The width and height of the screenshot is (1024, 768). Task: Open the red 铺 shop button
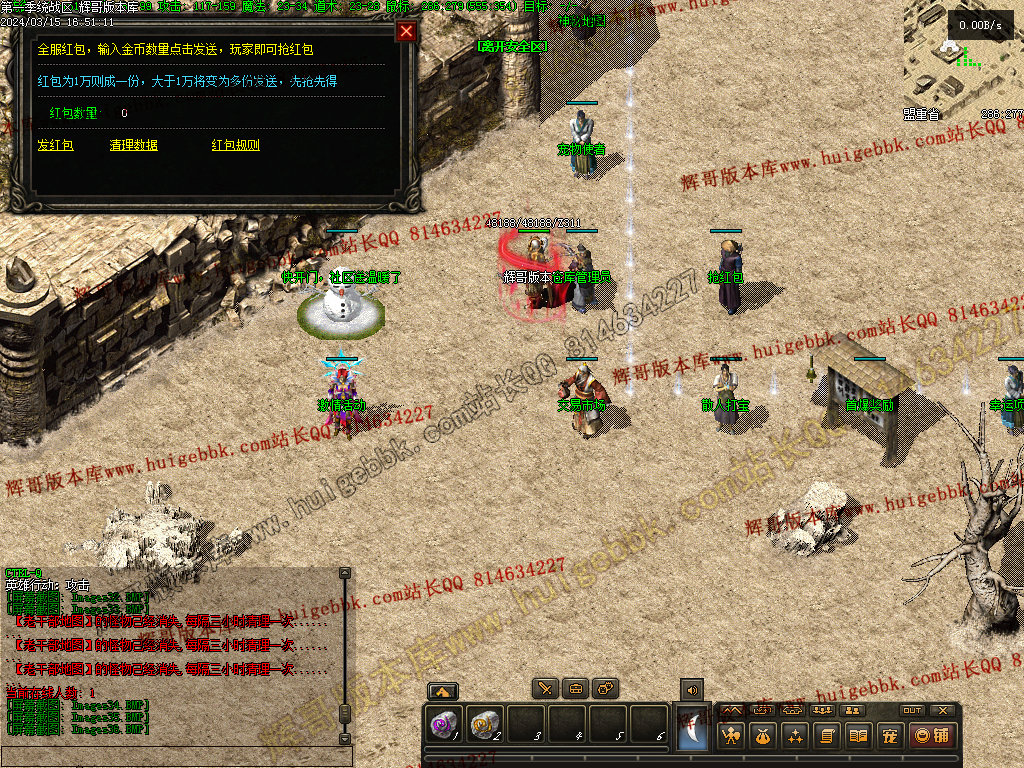coord(931,737)
